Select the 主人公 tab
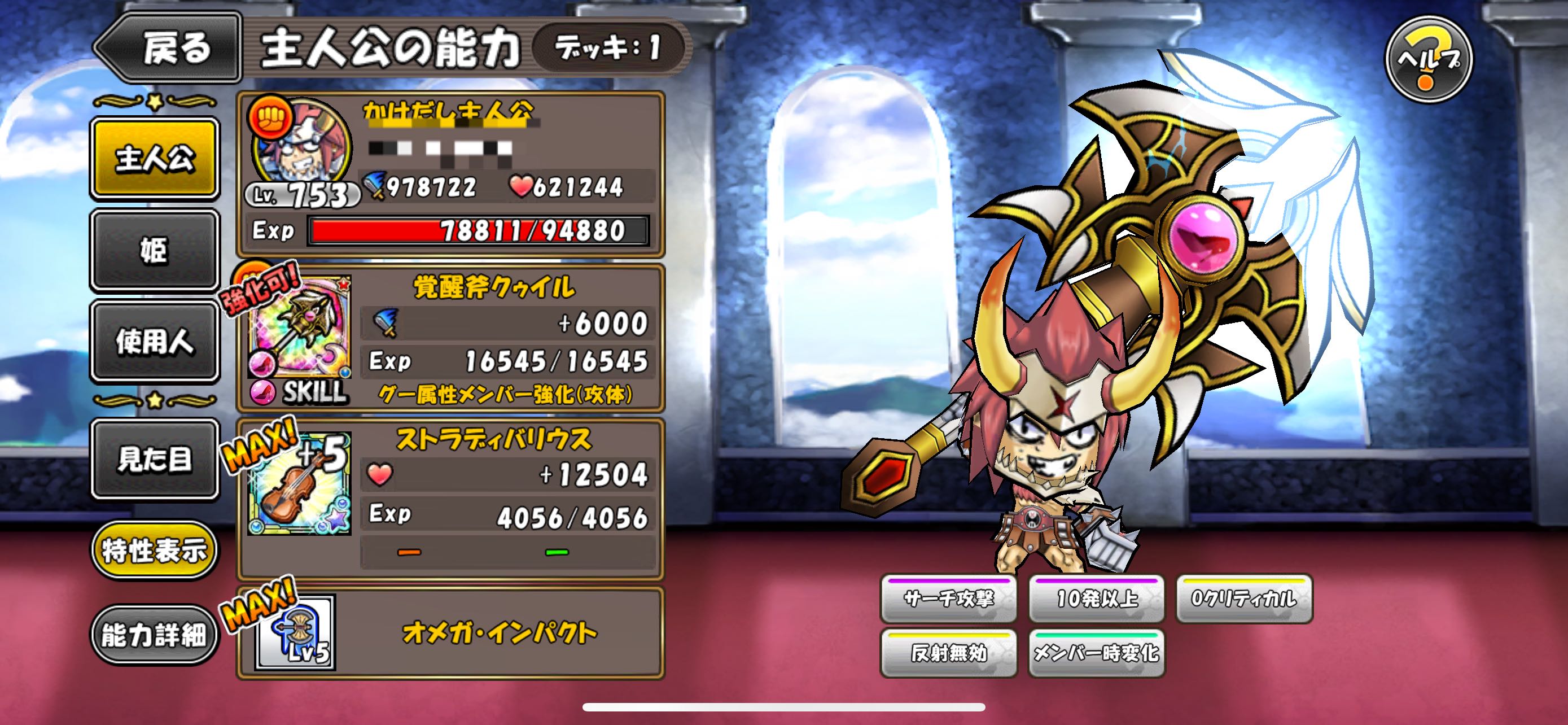Viewport: 1568px width, 725px height. (x=155, y=158)
